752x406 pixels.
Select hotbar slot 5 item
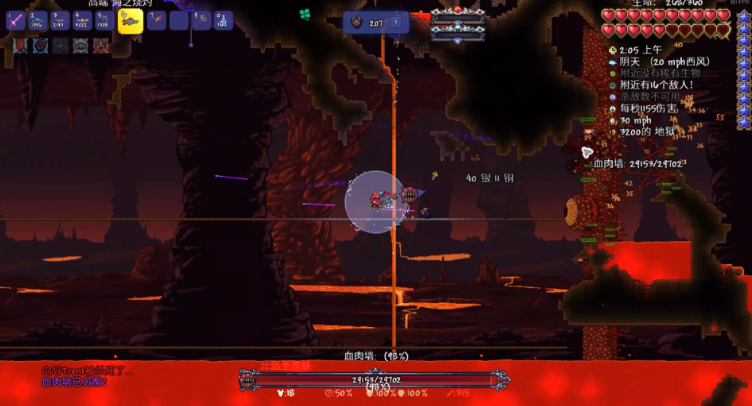[x=104, y=20]
